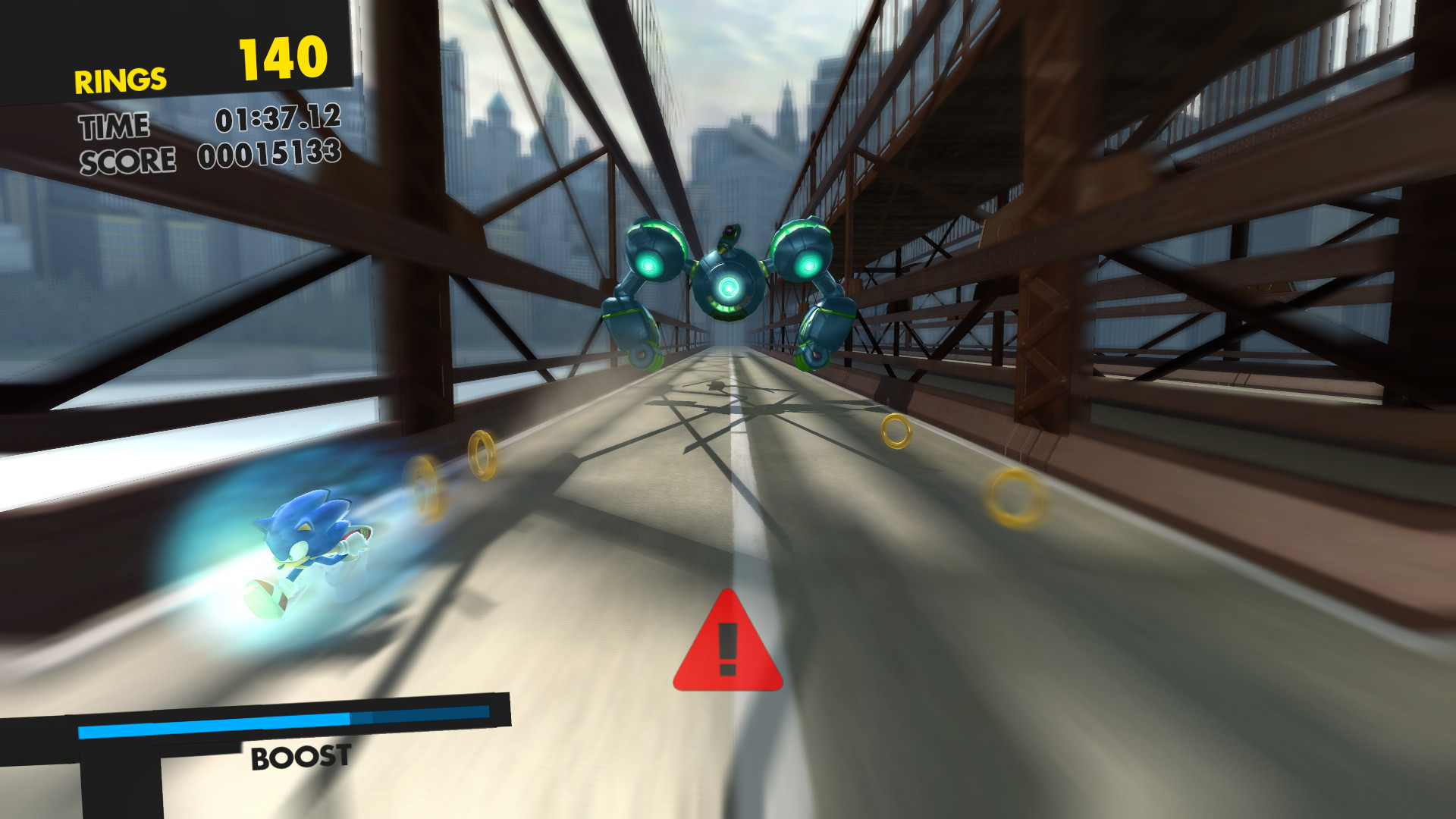Switch to the RINGS header tab

pyautogui.click(x=120, y=78)
